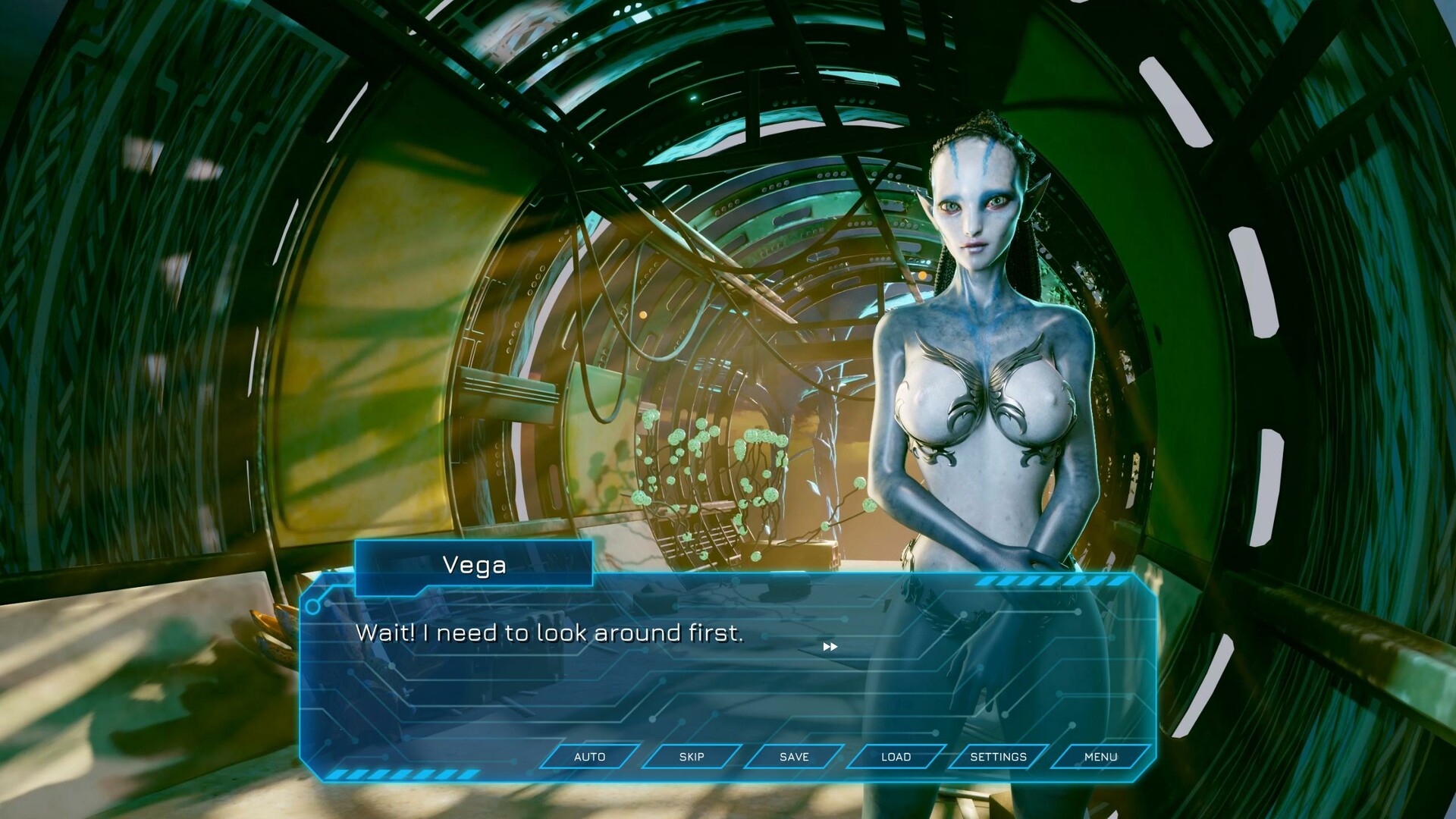Open the LOAD screen

896,757
